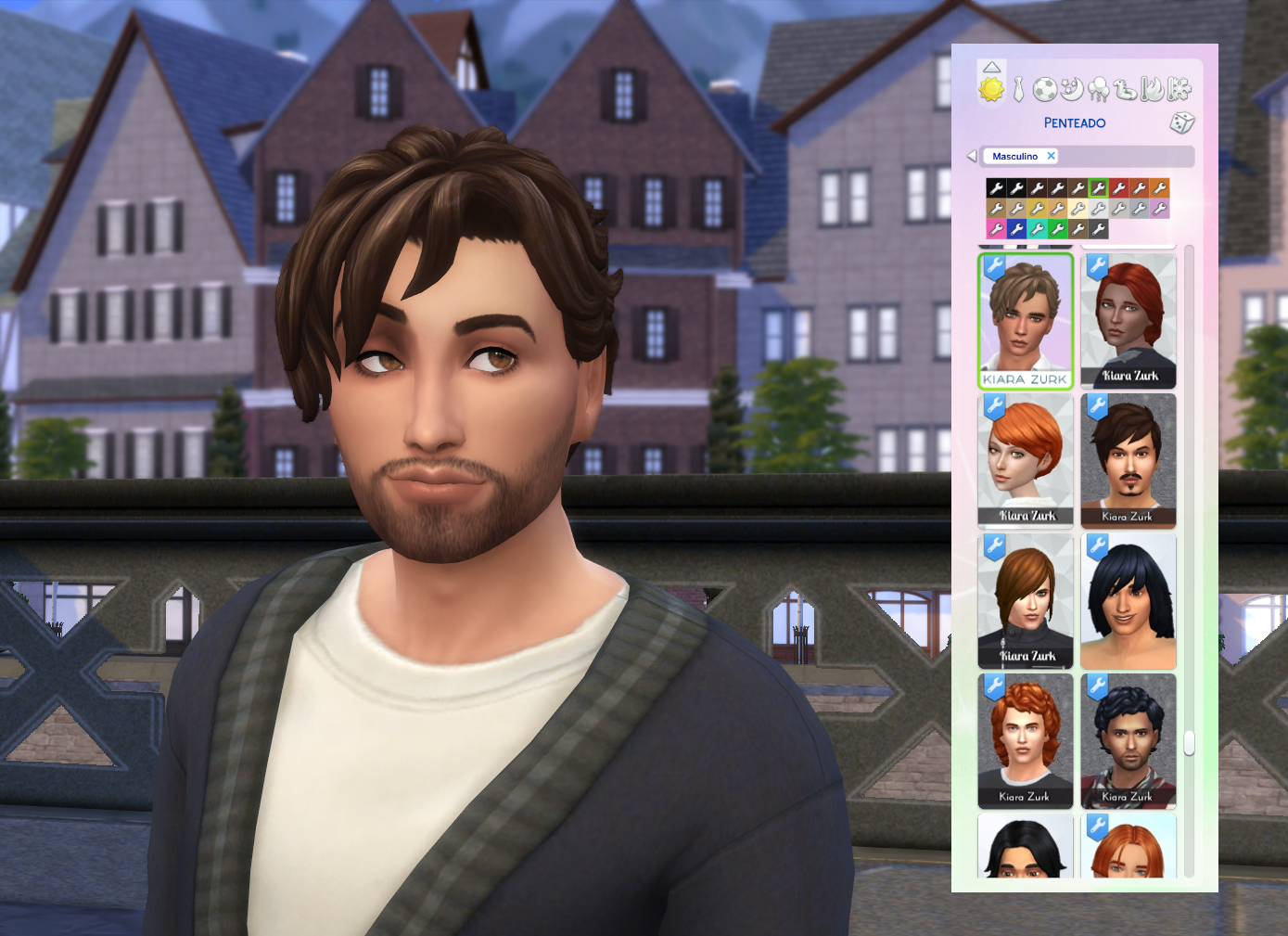
Task: Enable the red hair color swatch
Action: click(x=1119, y=187)
